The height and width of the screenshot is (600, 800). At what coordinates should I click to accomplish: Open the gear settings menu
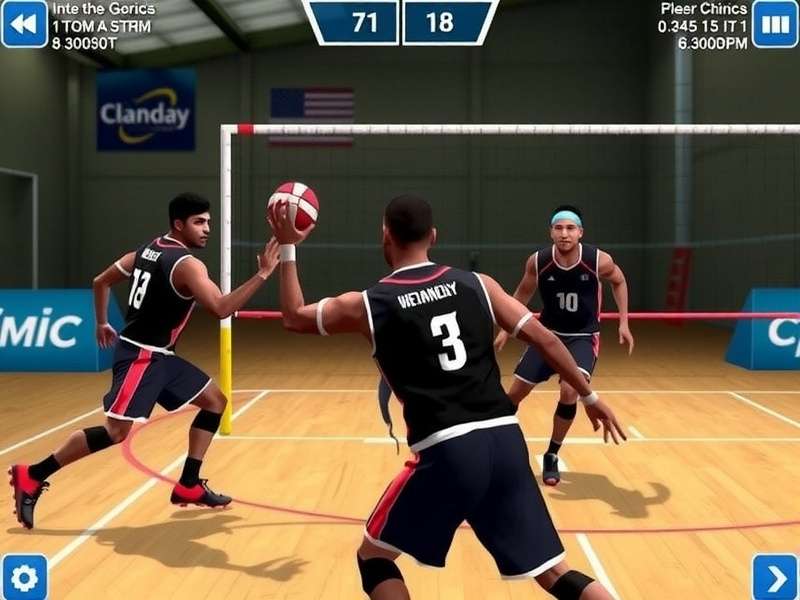[24, 577]
